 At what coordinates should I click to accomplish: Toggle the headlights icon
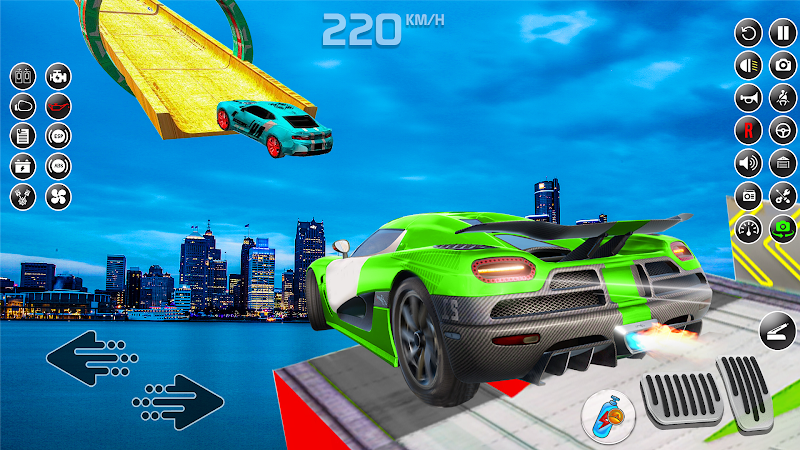(x=747, y=66)
